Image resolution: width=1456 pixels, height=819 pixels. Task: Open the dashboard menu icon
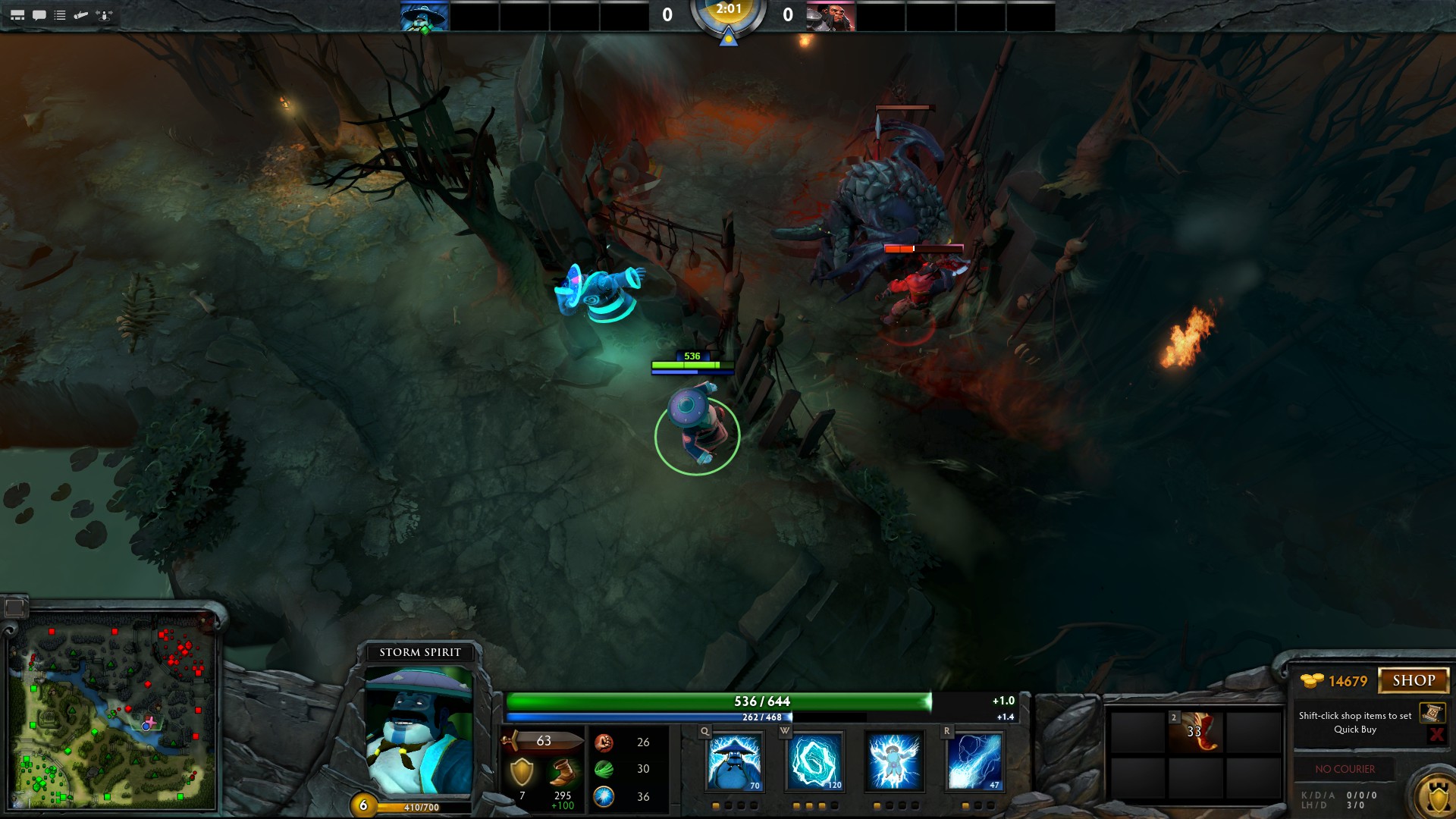[17, 15]
